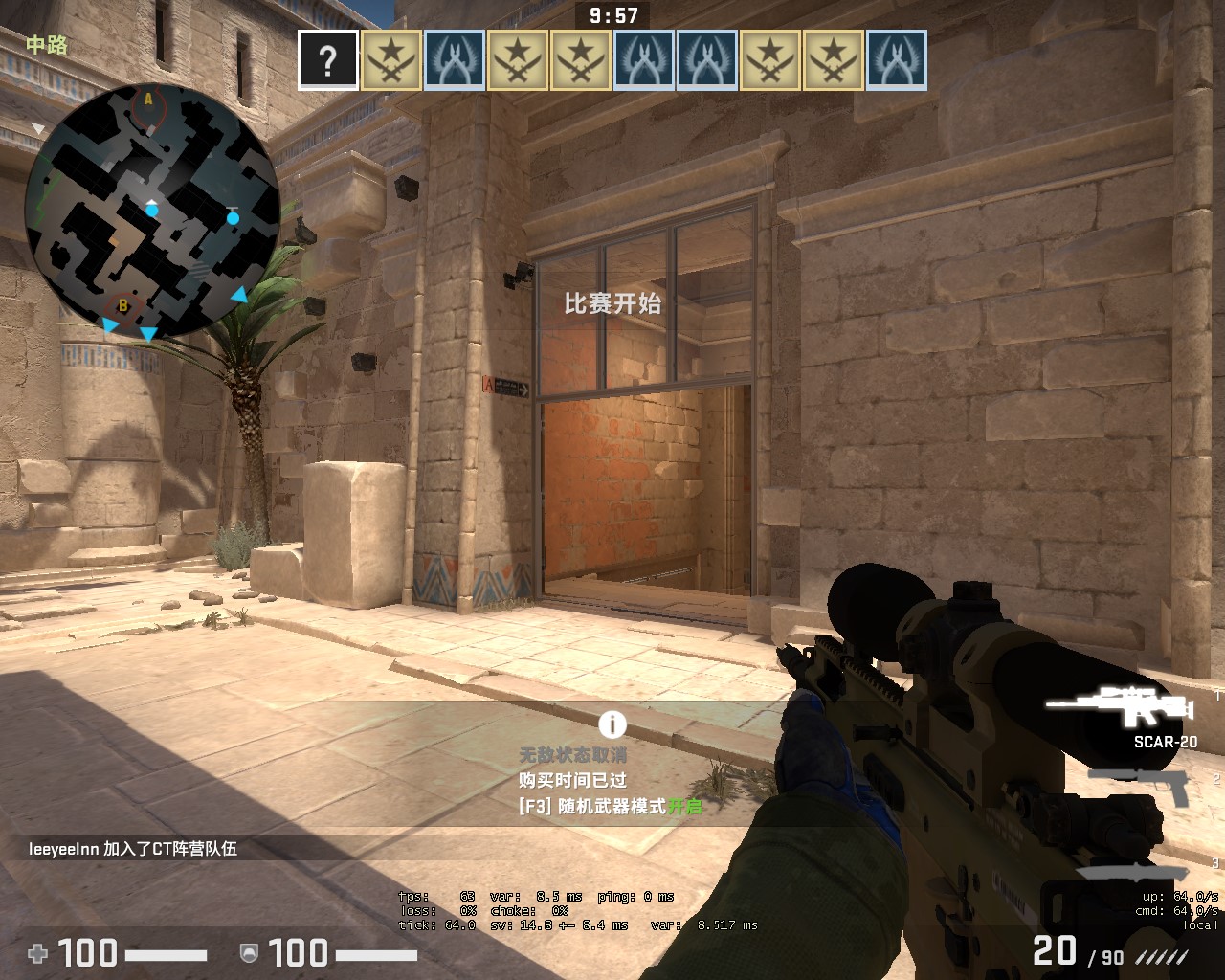
Task: Choose the knife weapon slot
Action: [1134, 869]
